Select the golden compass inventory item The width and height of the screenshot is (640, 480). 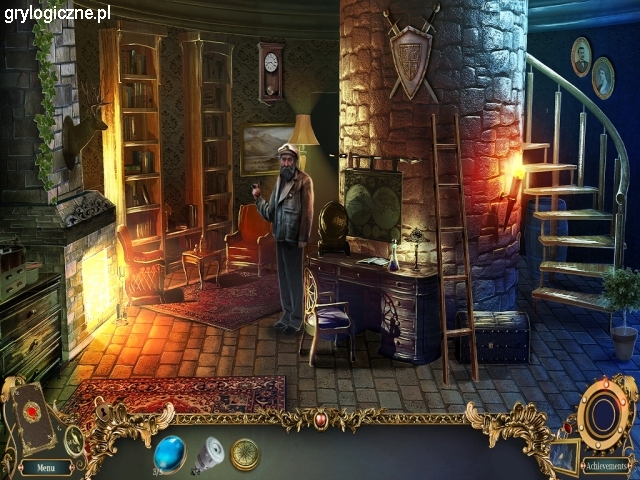click(245, 454)
